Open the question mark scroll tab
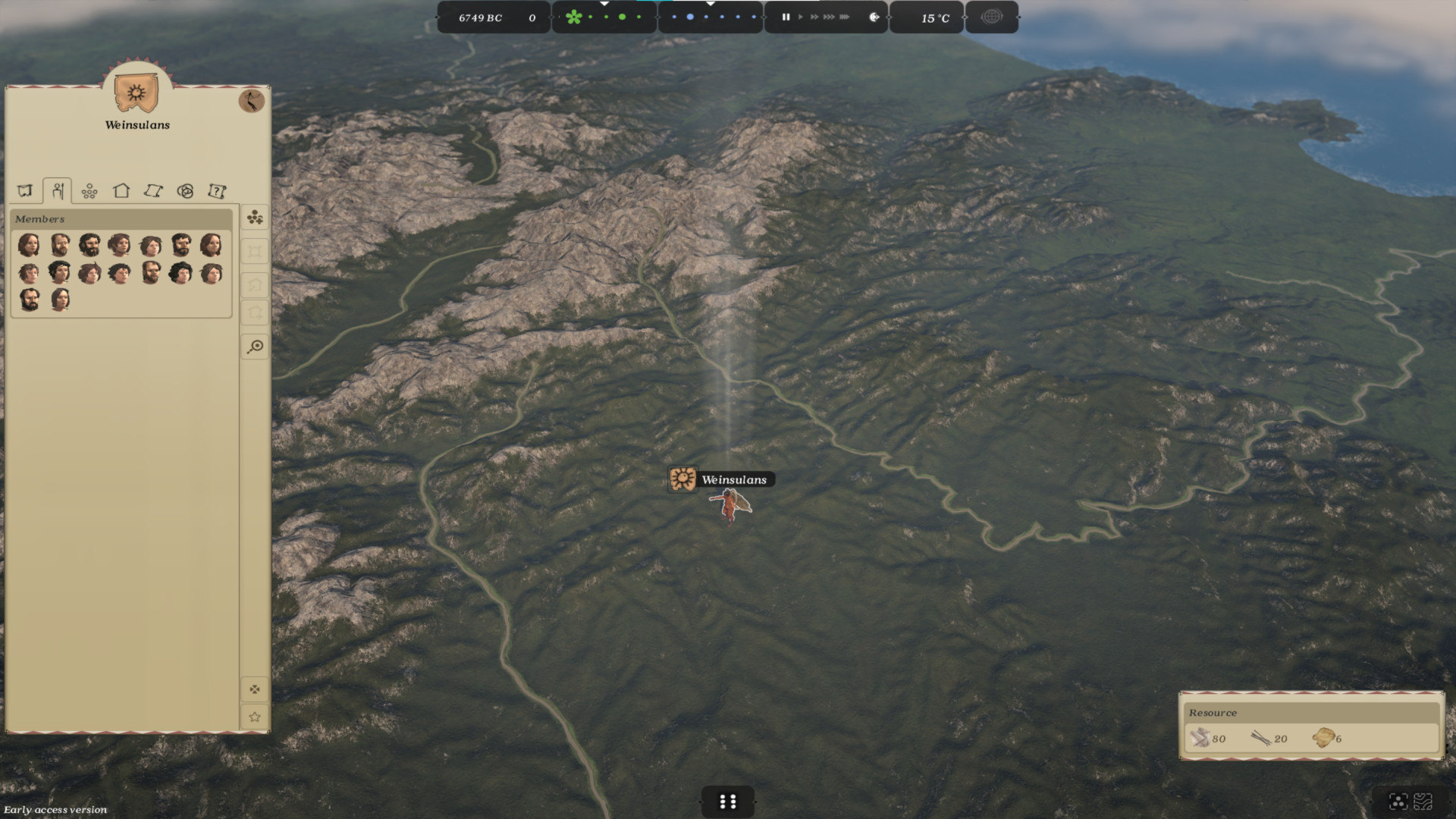The height and width of the screenshot is (819, 1456). (217, 191)
